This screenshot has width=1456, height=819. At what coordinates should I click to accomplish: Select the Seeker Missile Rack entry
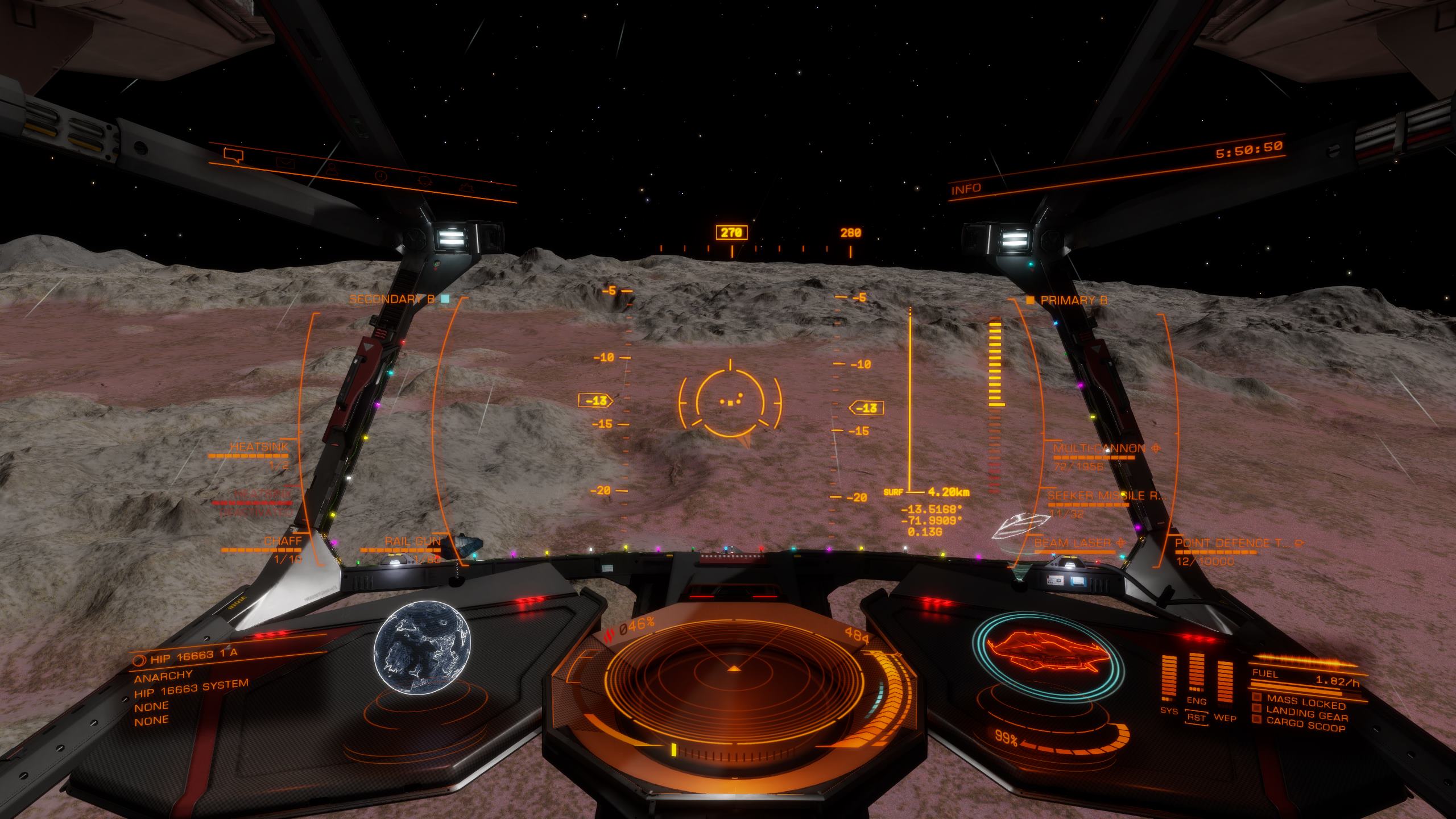[x=1106, y=496]
